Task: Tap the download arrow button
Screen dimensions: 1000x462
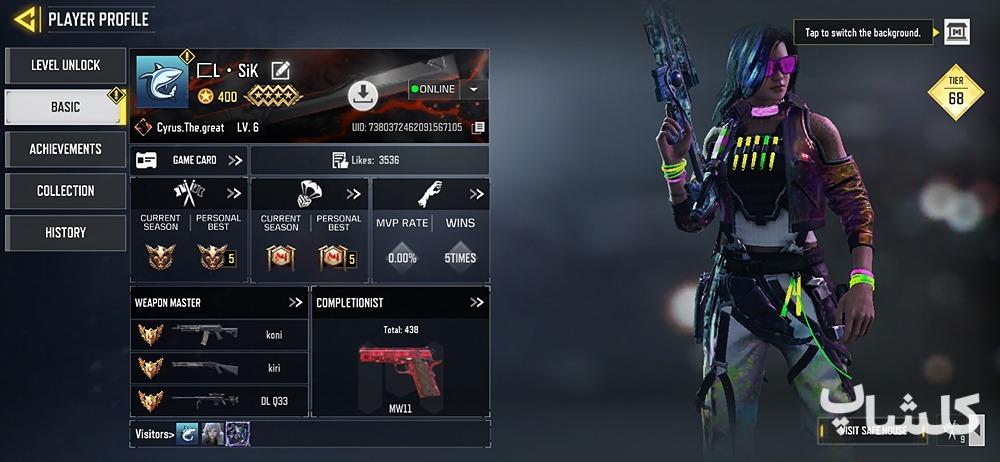Action: click(x=362, y=95)
